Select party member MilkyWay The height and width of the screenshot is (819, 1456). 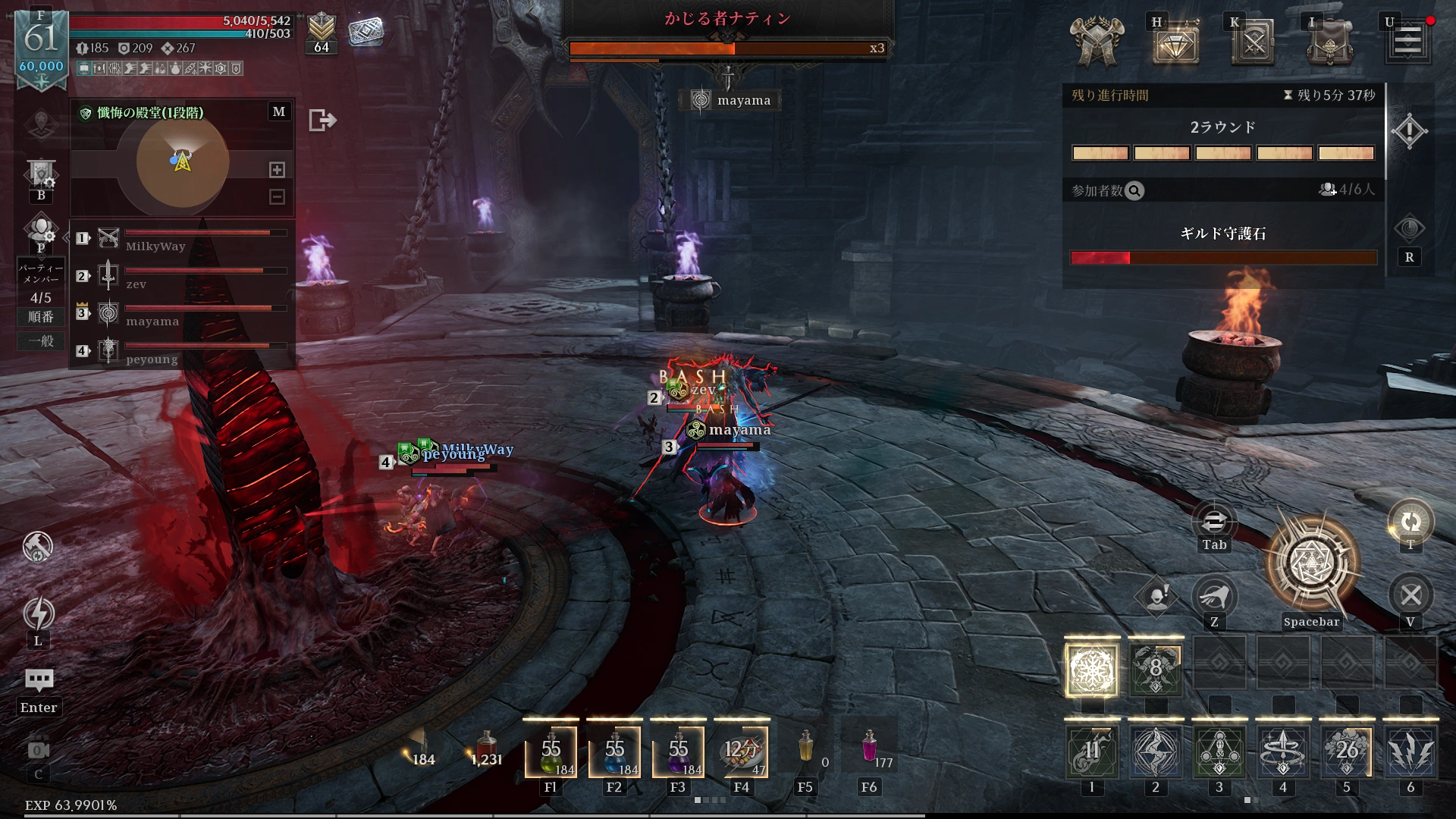182,239
